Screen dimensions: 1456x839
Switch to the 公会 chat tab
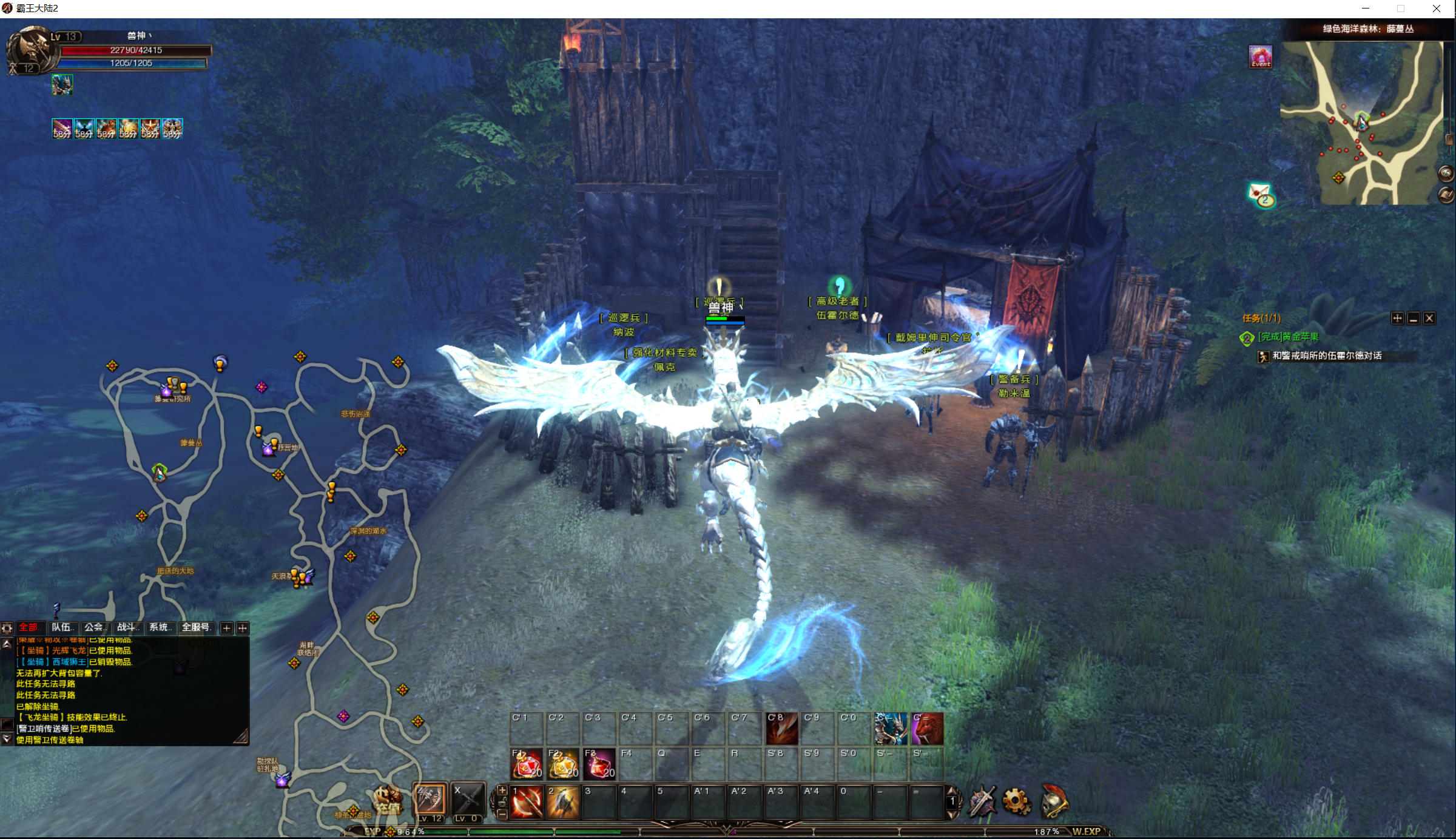(95, 627)
